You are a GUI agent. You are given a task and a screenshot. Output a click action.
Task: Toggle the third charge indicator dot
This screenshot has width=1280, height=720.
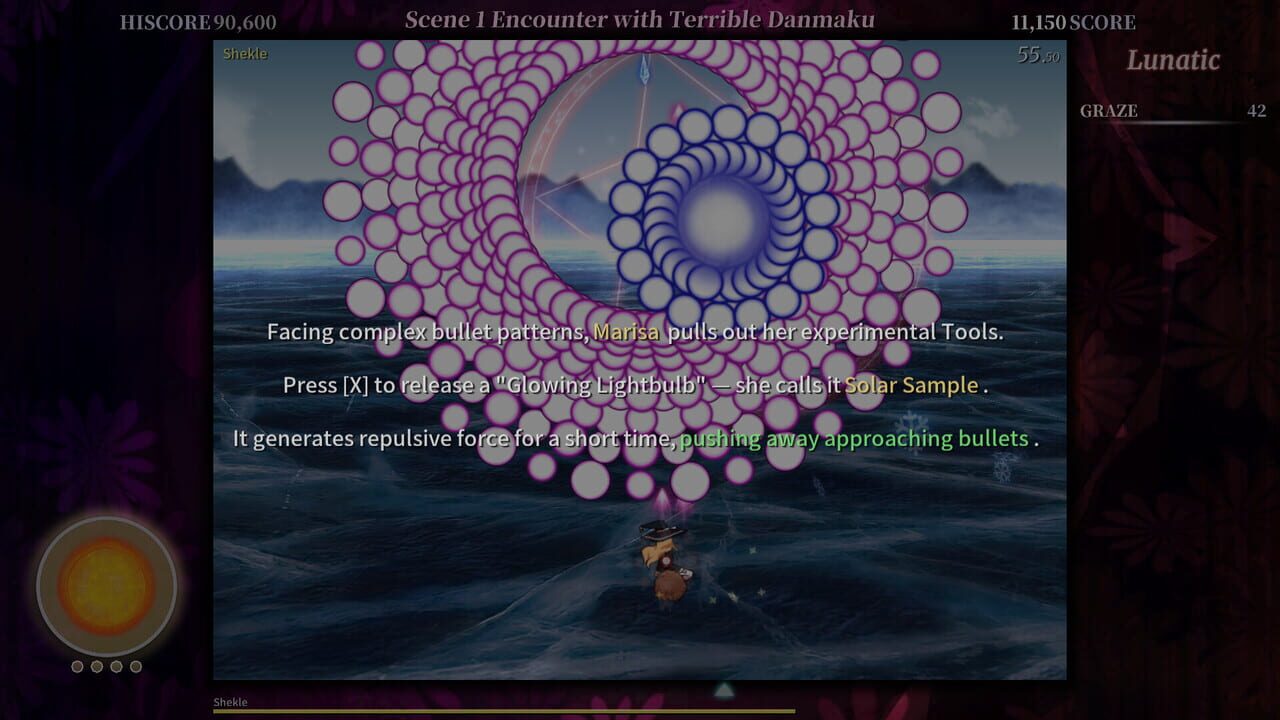click(x=117, y=666)
